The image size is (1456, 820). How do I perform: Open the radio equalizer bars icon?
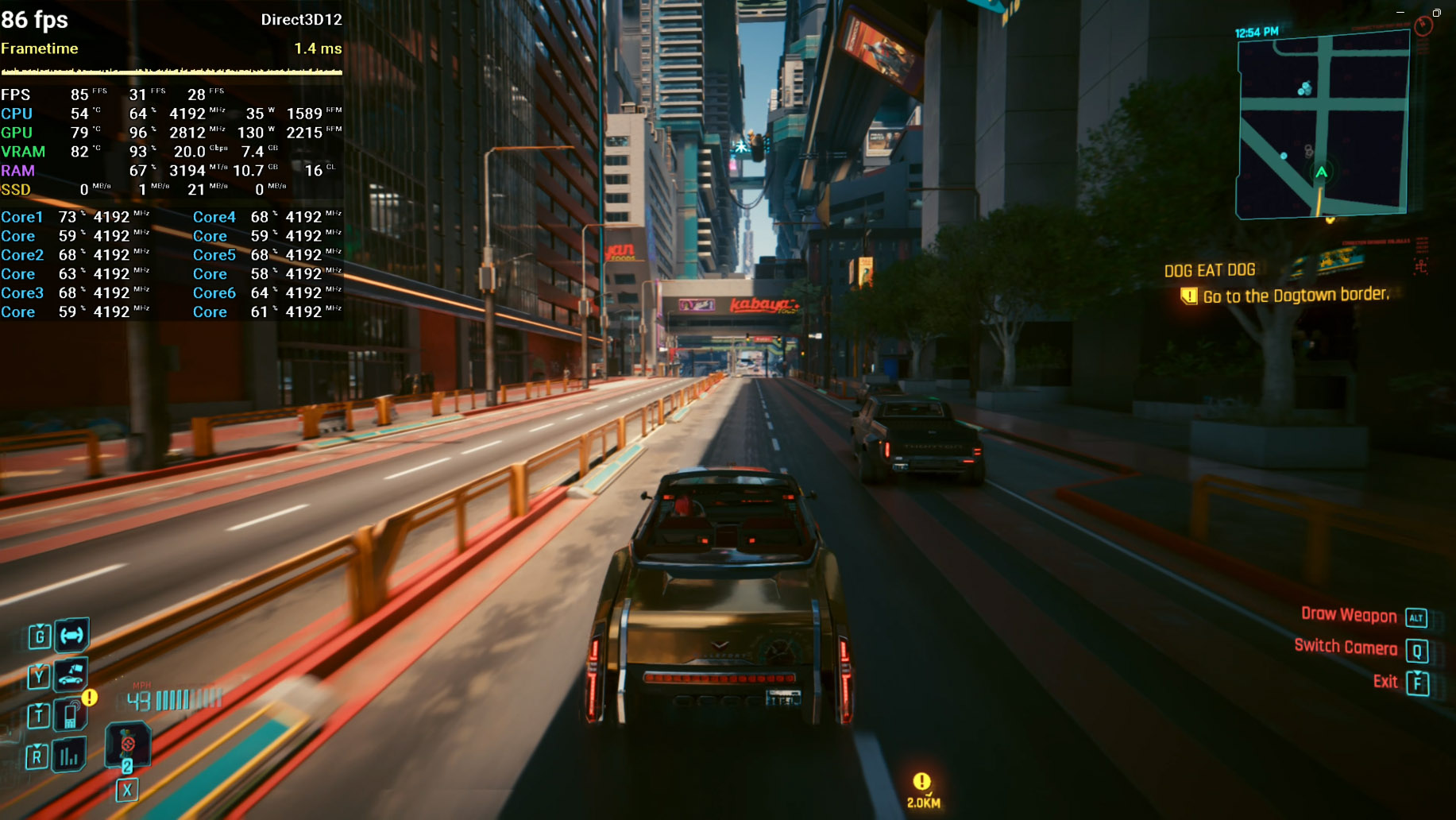click(69, 756)
